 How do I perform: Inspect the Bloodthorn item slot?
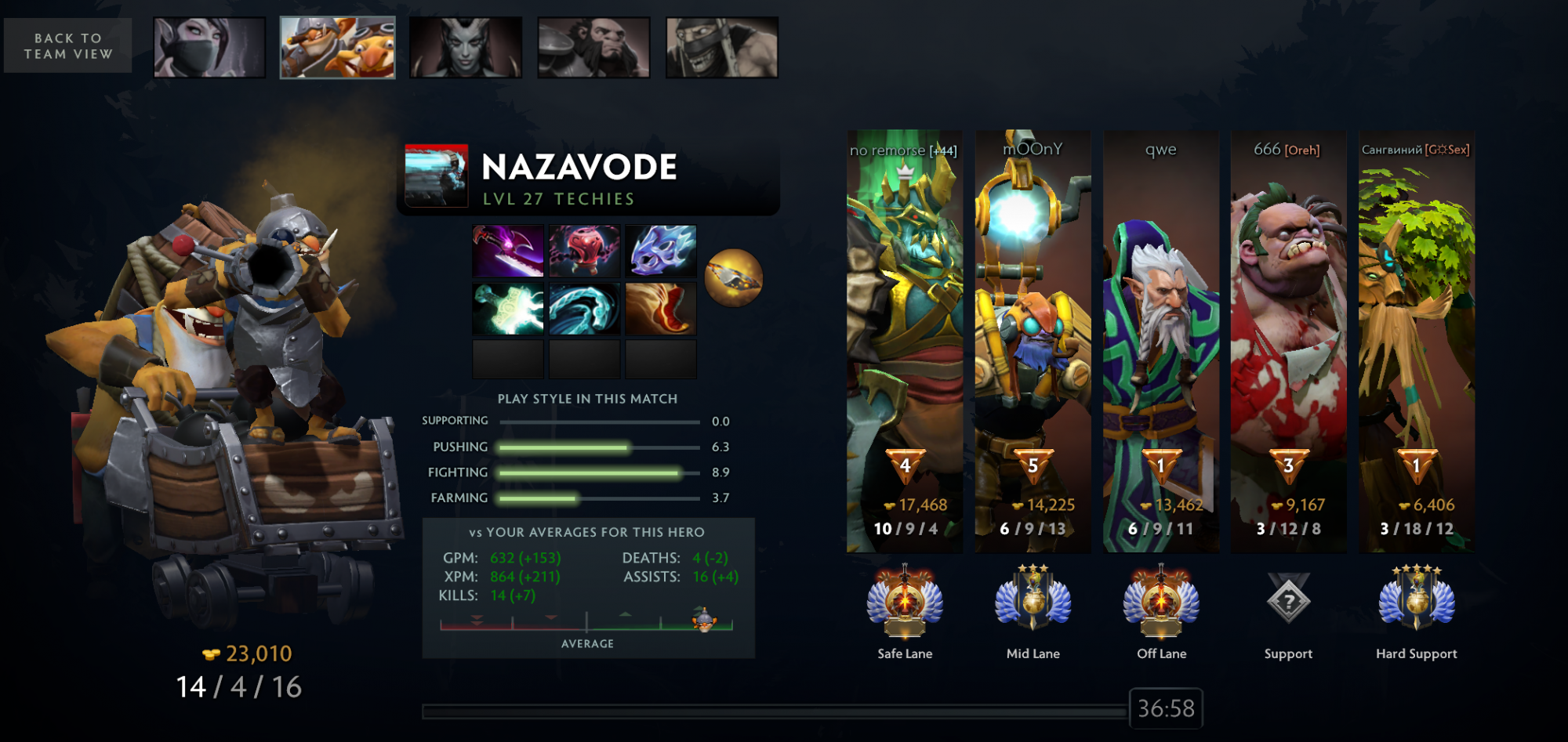click(508, 251)
